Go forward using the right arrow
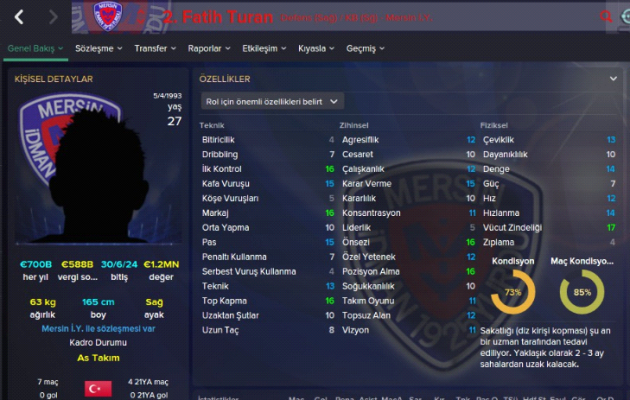Viewport: 630px width, 400px height. pyautogui.click(x=50, y=16)
